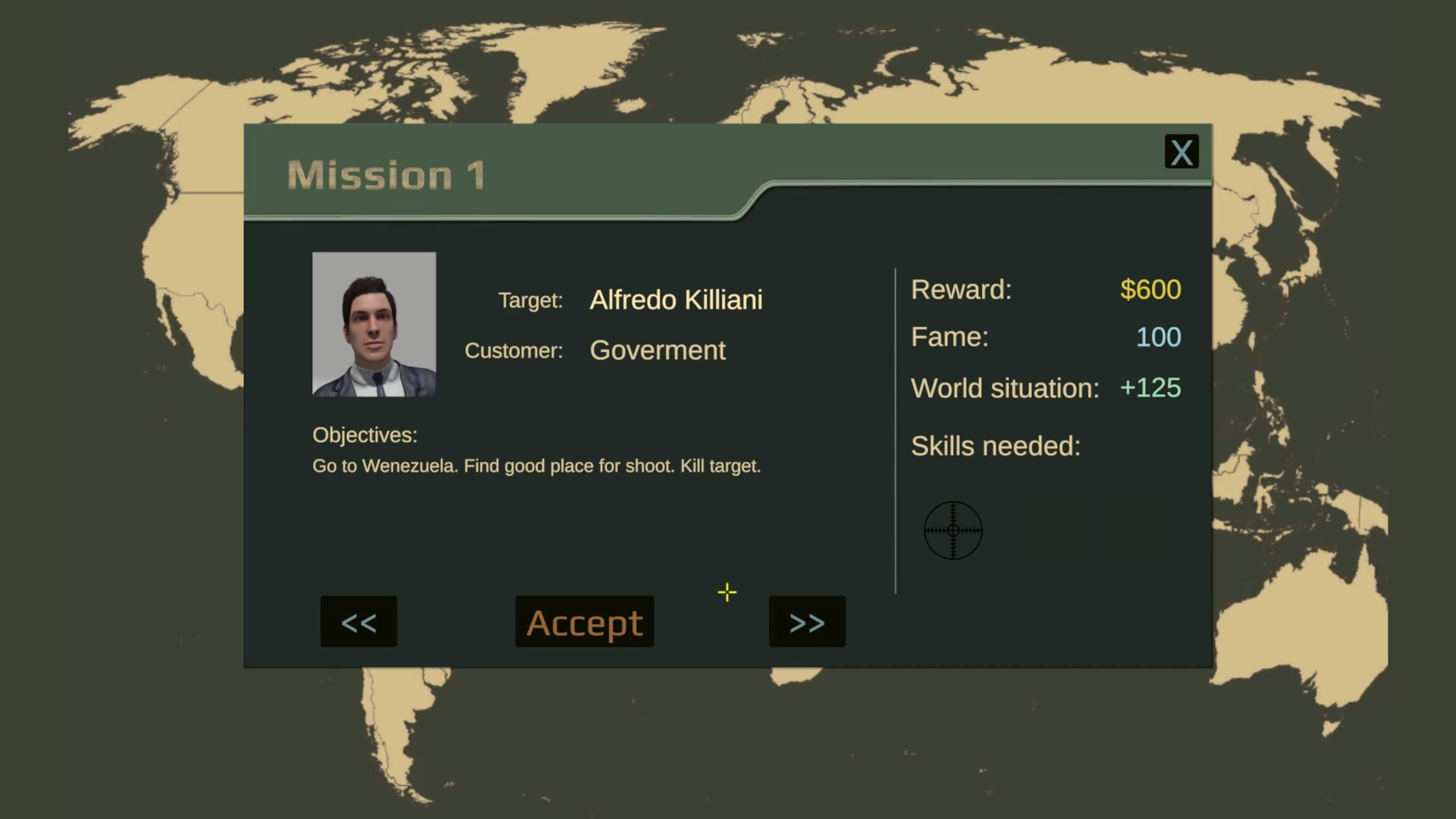Screen dimensions: 1456x819
Task: Click the Customer field showing Goverment
Action: click(x=657, y=350)
